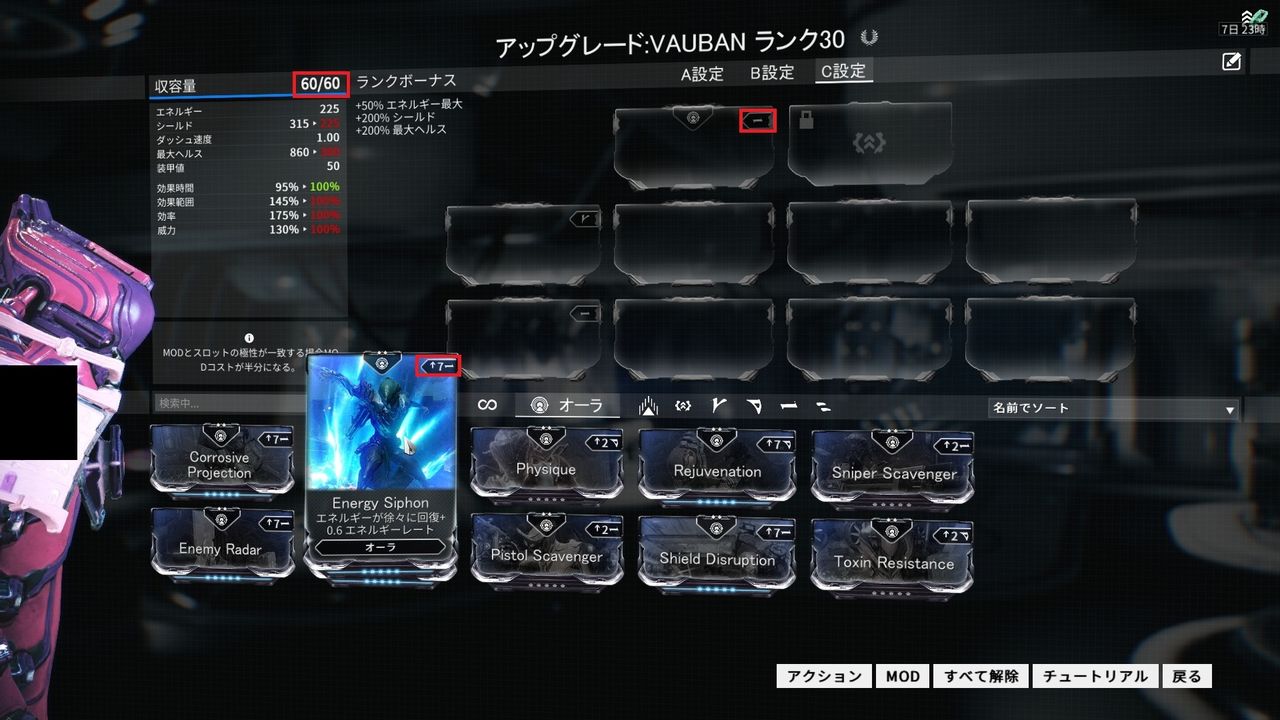The image size is (1280, 720).
Task: Click the tilde polarity filter icon
Action: 825,405
